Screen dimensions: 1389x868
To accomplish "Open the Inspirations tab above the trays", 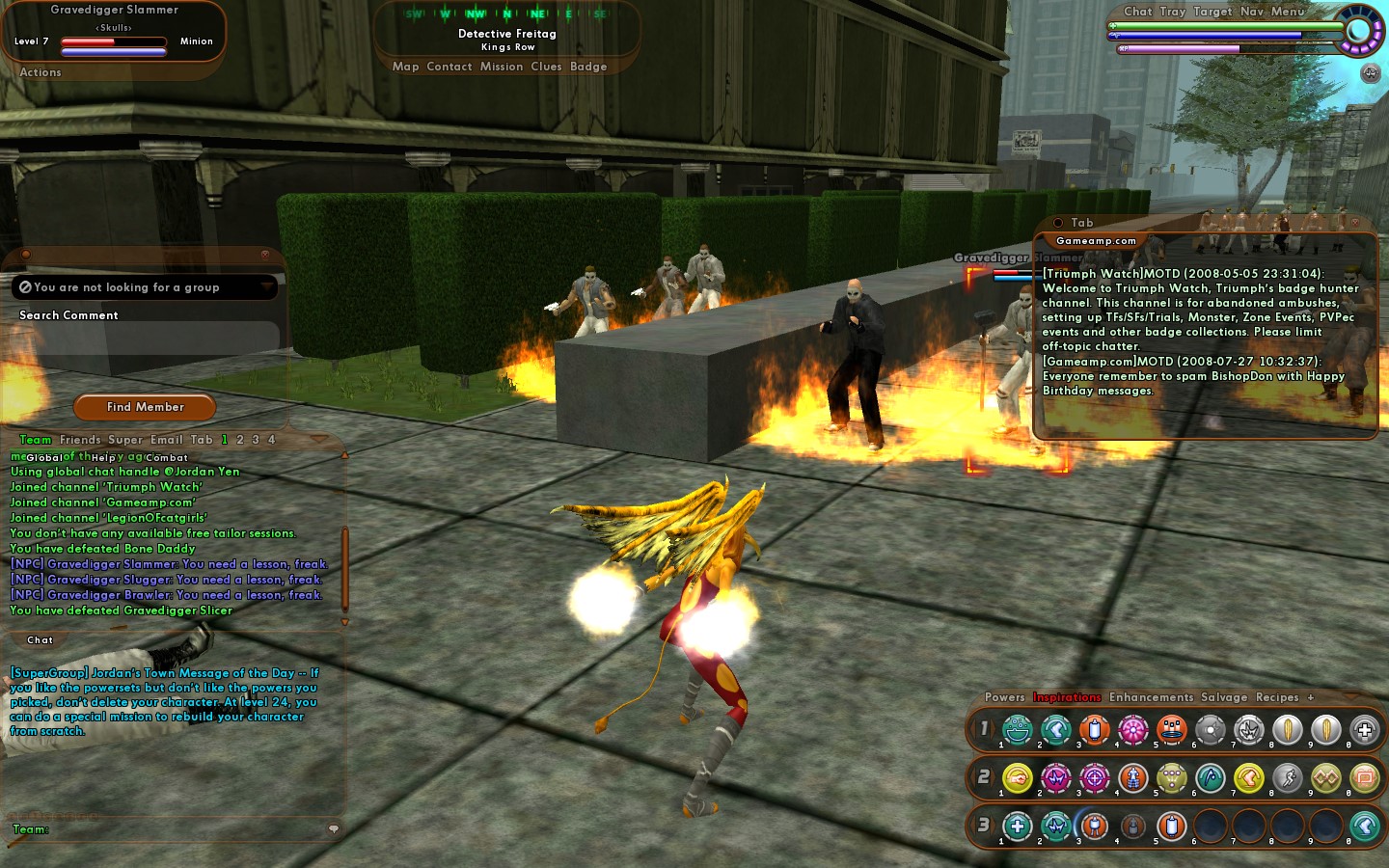I will coord(1067,697).
